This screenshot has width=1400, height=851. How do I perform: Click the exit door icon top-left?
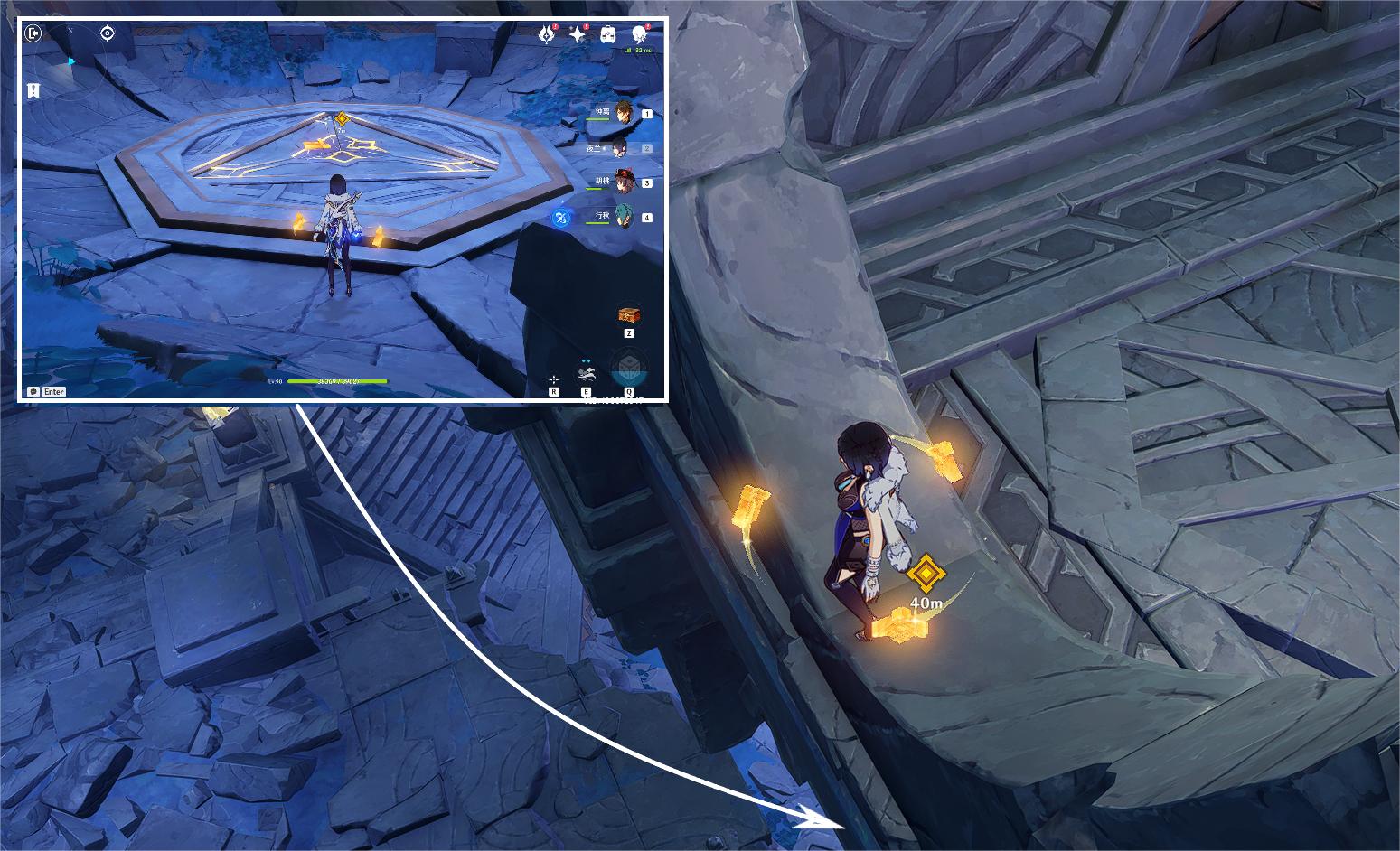[32, 32]
